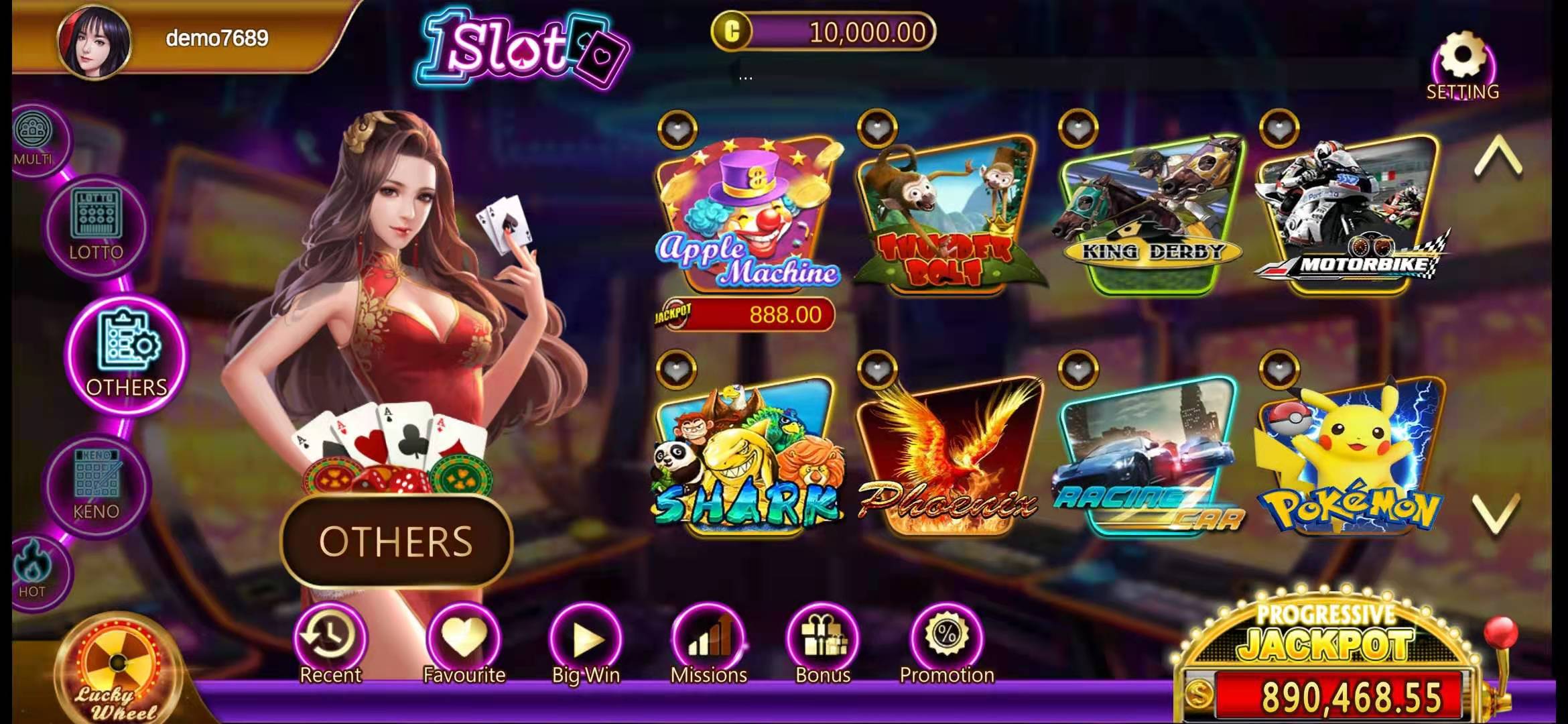Open the Multi games category
Screen dimensions: 1568x724
32,139
